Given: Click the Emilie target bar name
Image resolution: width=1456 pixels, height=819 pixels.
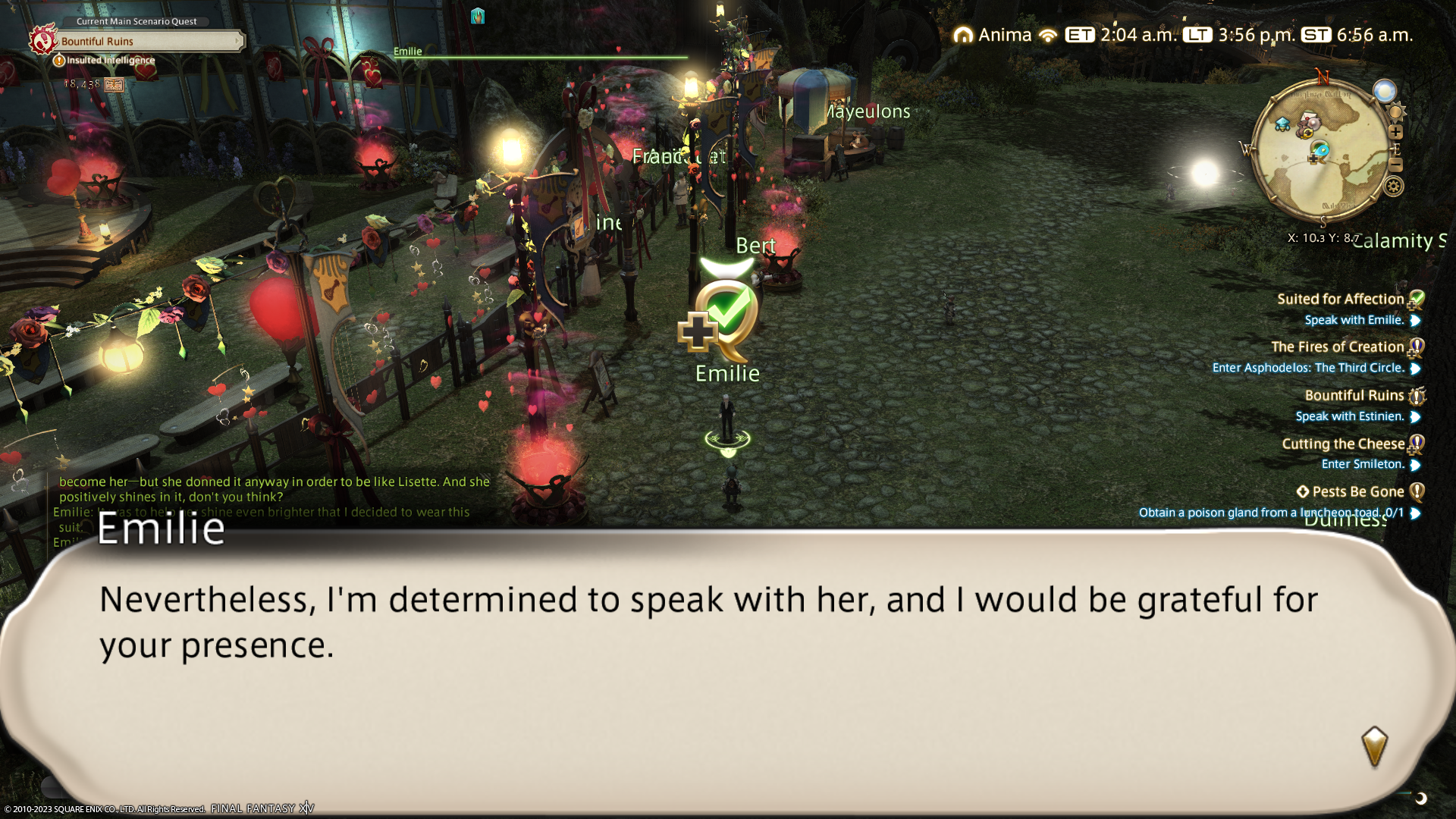Looking at the screenshot, I should [x=407, y=52].
